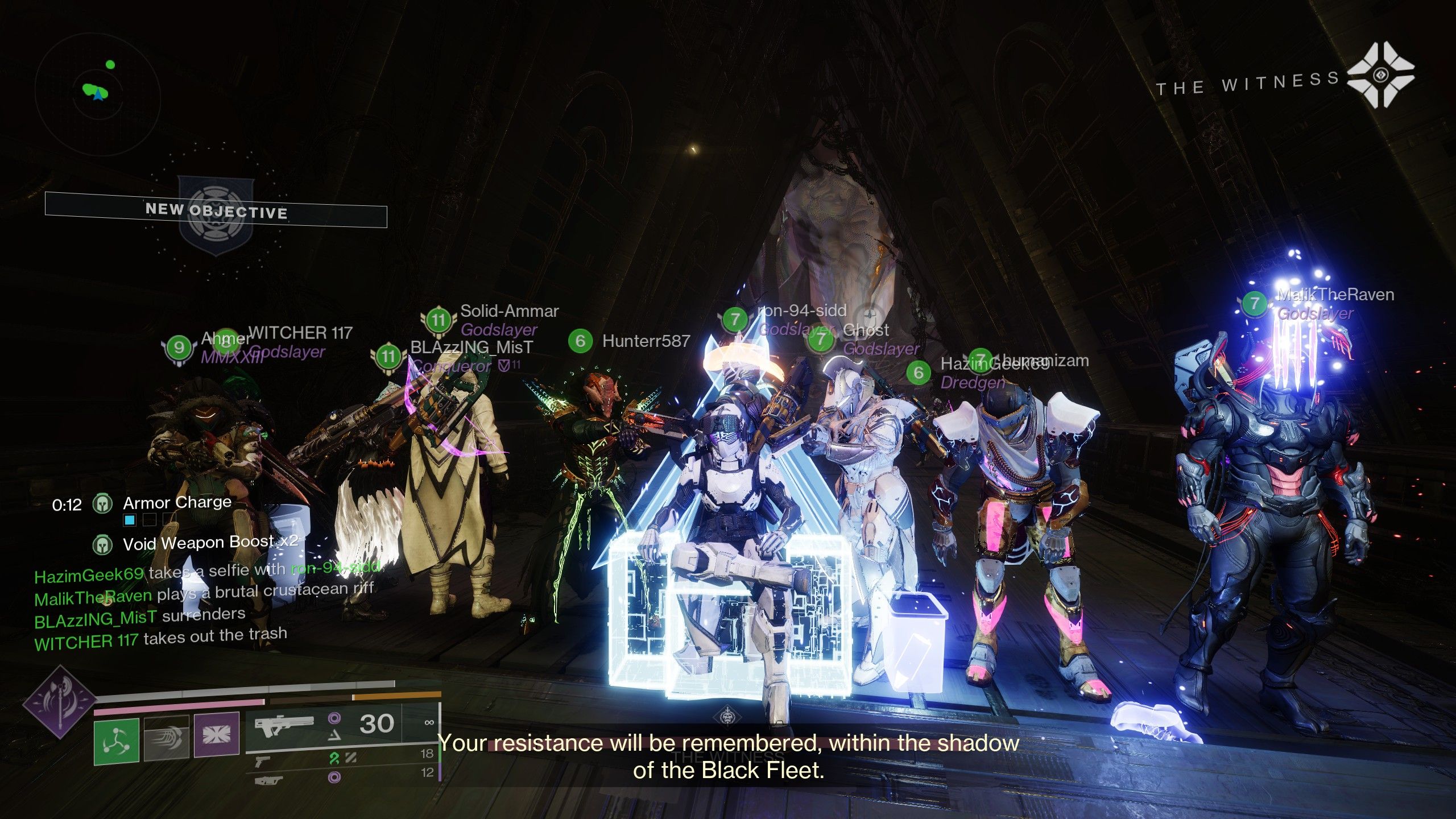Screen dimensions: 1456x819
Task: Select the Hunterr587 player nameplate
Action: coord(645,341)
